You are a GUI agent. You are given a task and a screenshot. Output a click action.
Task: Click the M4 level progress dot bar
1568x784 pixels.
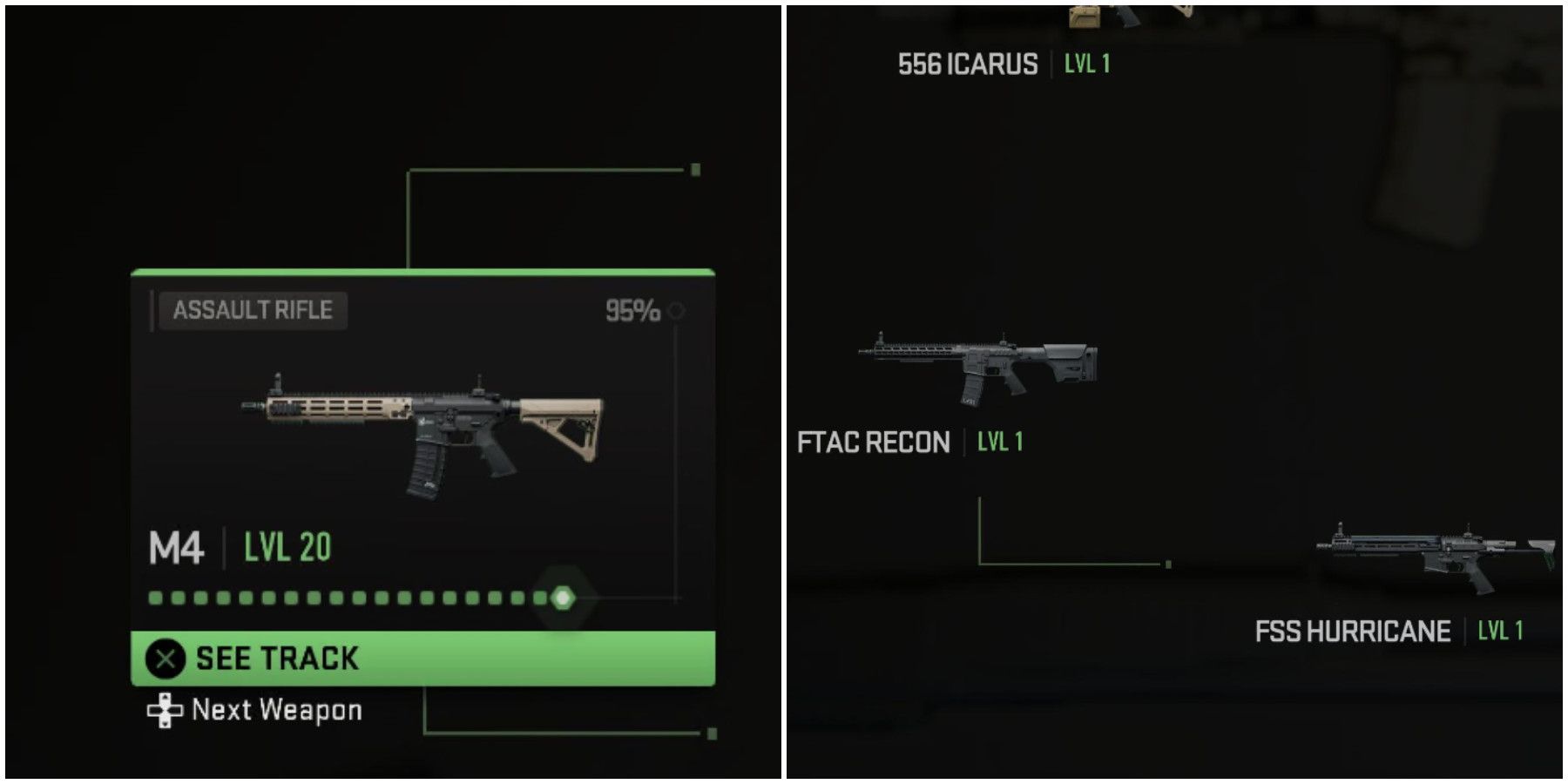348,598
